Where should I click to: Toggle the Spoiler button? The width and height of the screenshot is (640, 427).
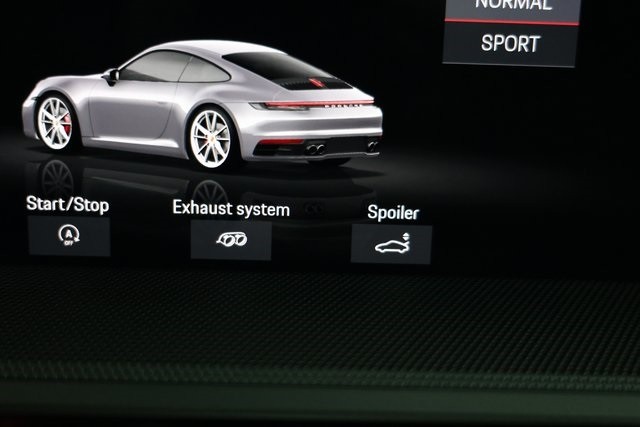391,244
